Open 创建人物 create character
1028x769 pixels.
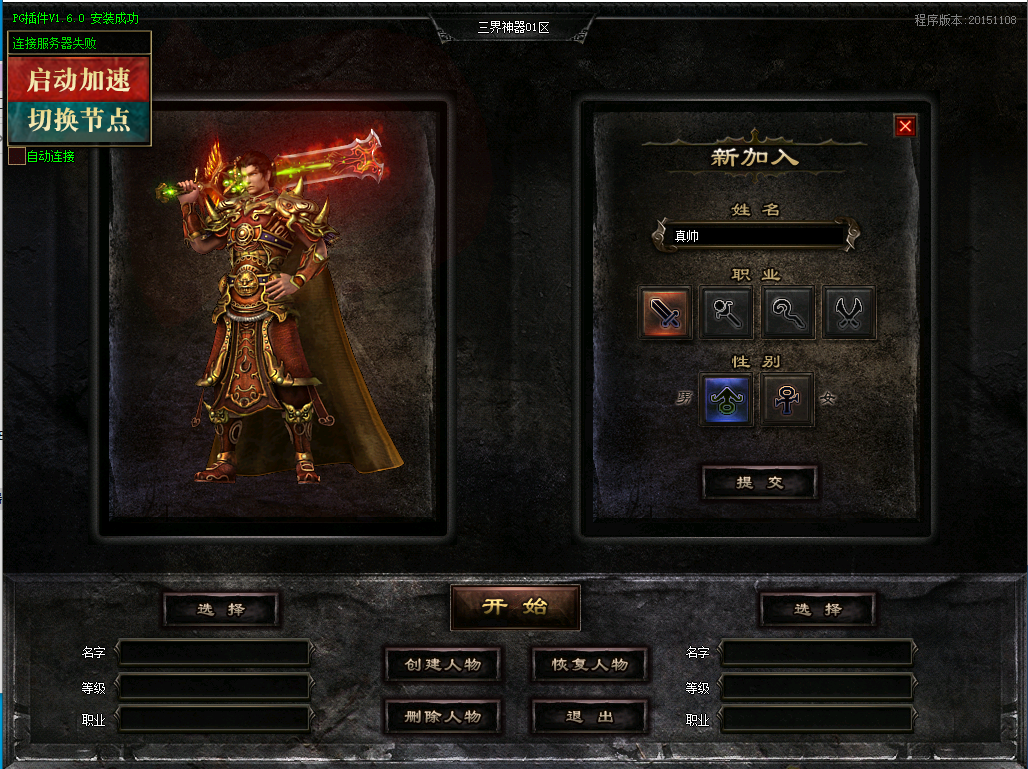click(443, 664)
